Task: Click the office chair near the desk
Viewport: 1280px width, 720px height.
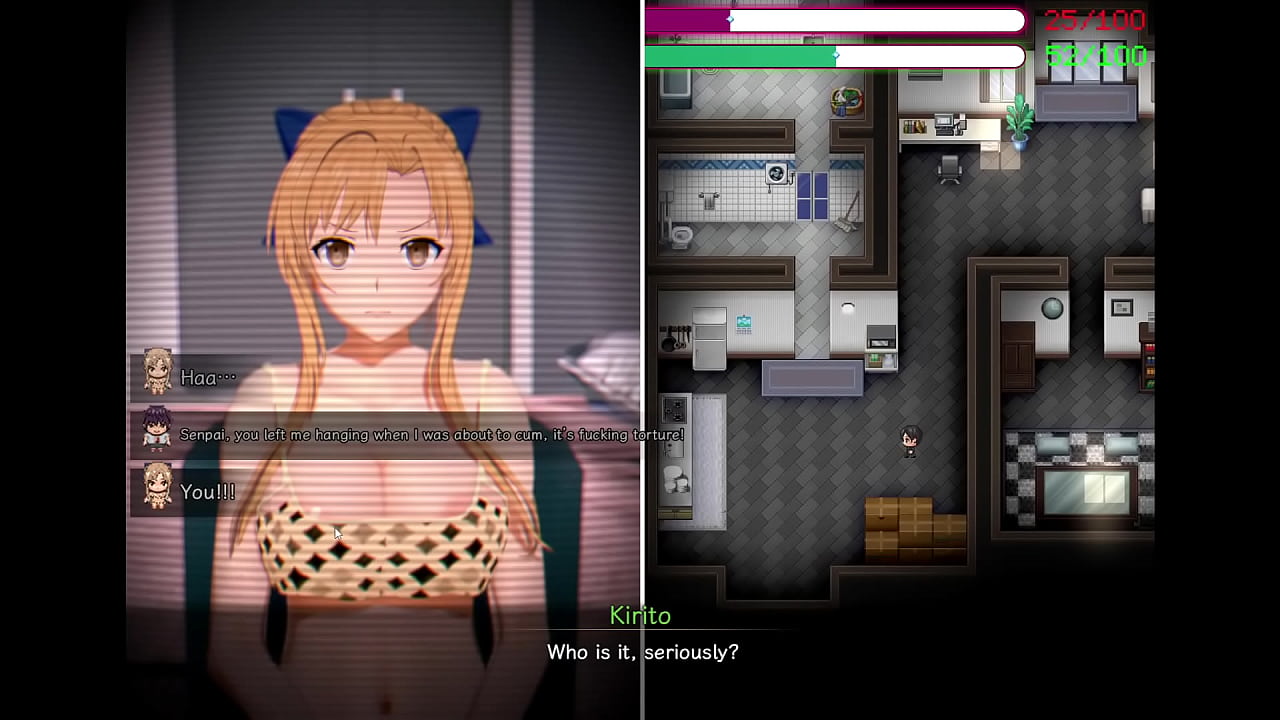Action: tap(951, 170)
